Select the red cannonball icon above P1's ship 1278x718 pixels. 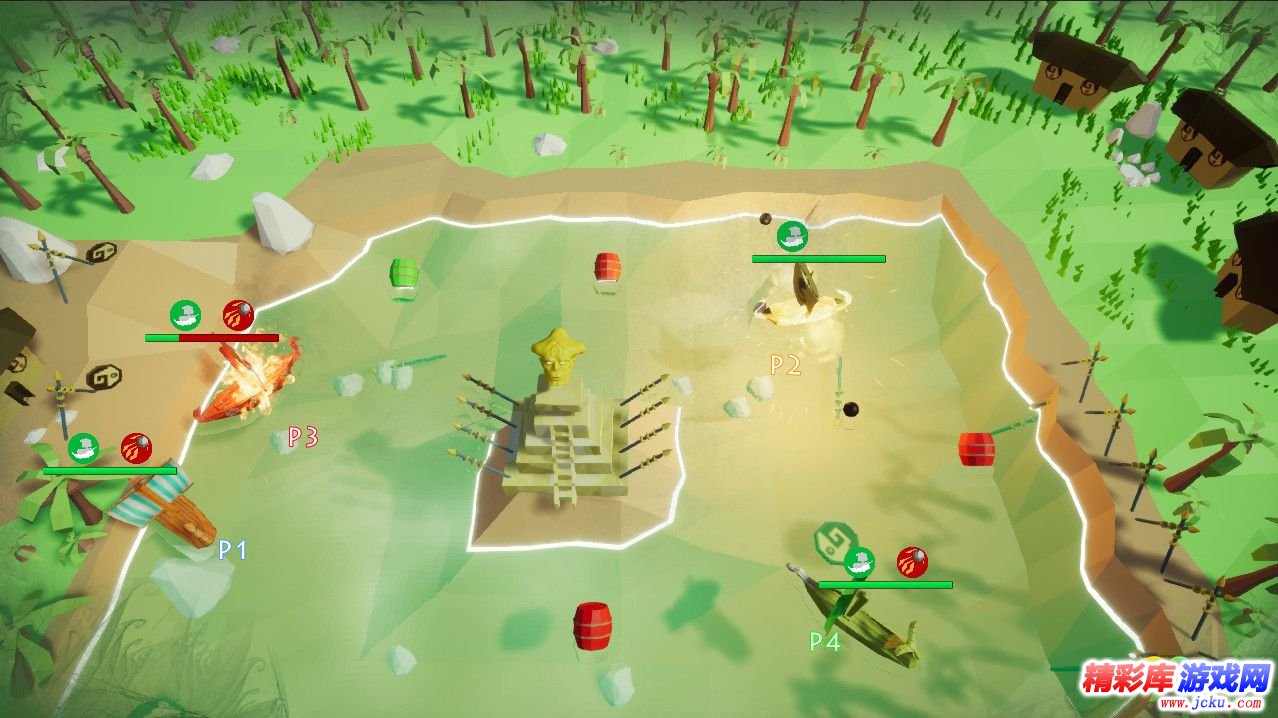136,449
